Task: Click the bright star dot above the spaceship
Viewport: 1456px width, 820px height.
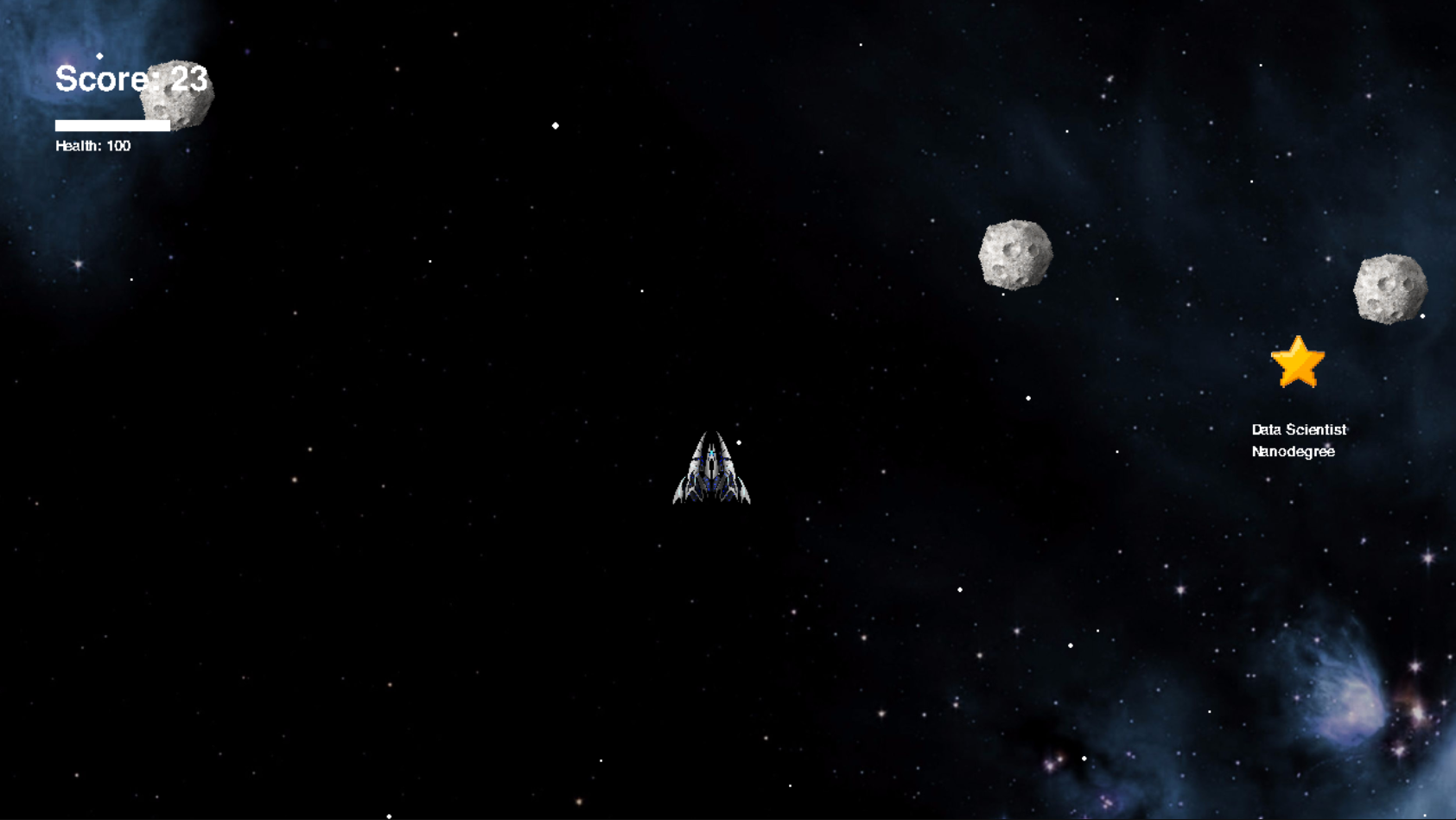Action: [x=737, y=442]
